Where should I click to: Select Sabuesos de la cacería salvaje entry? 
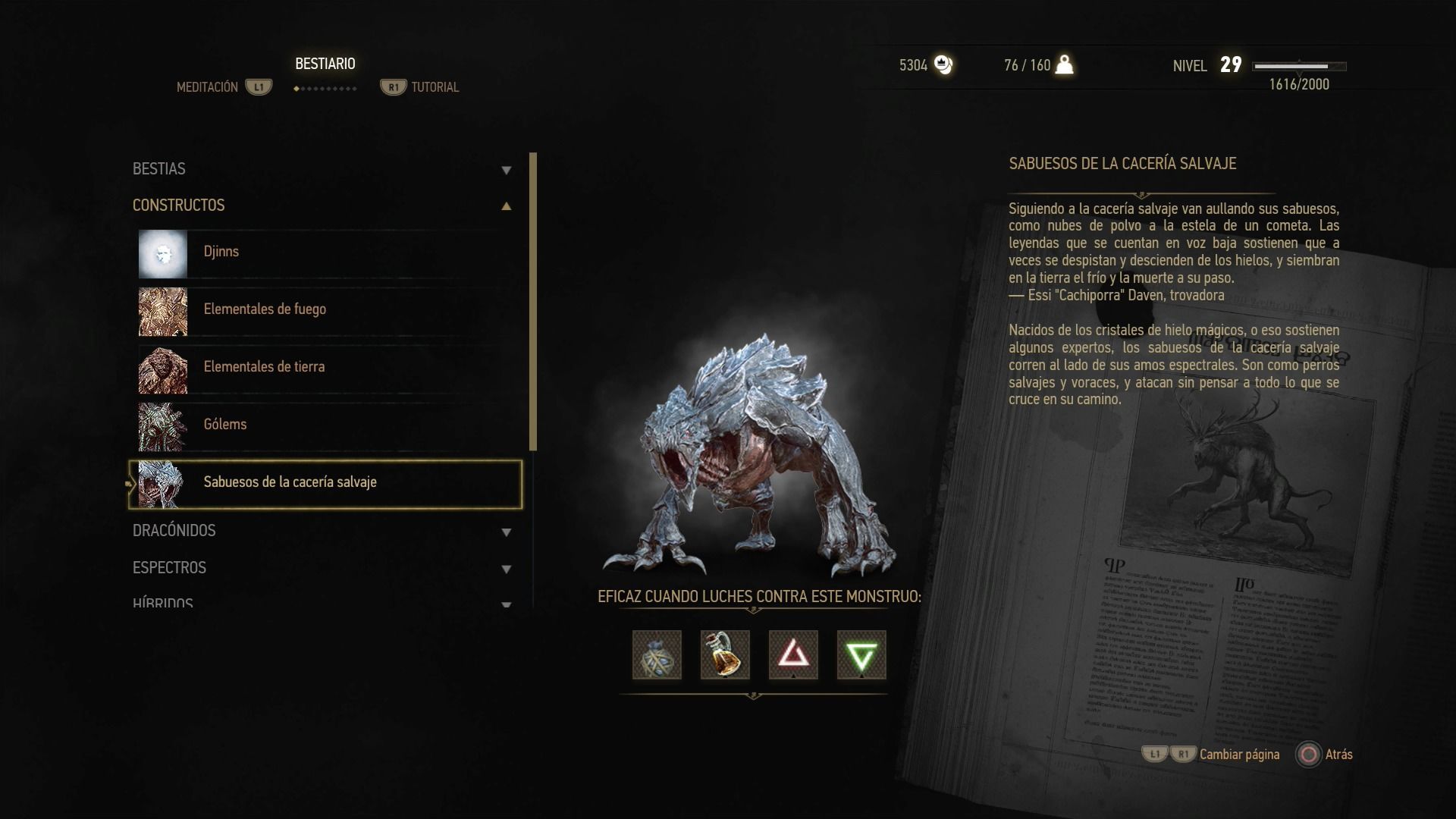pyautogui.click(x=326, y=484)
